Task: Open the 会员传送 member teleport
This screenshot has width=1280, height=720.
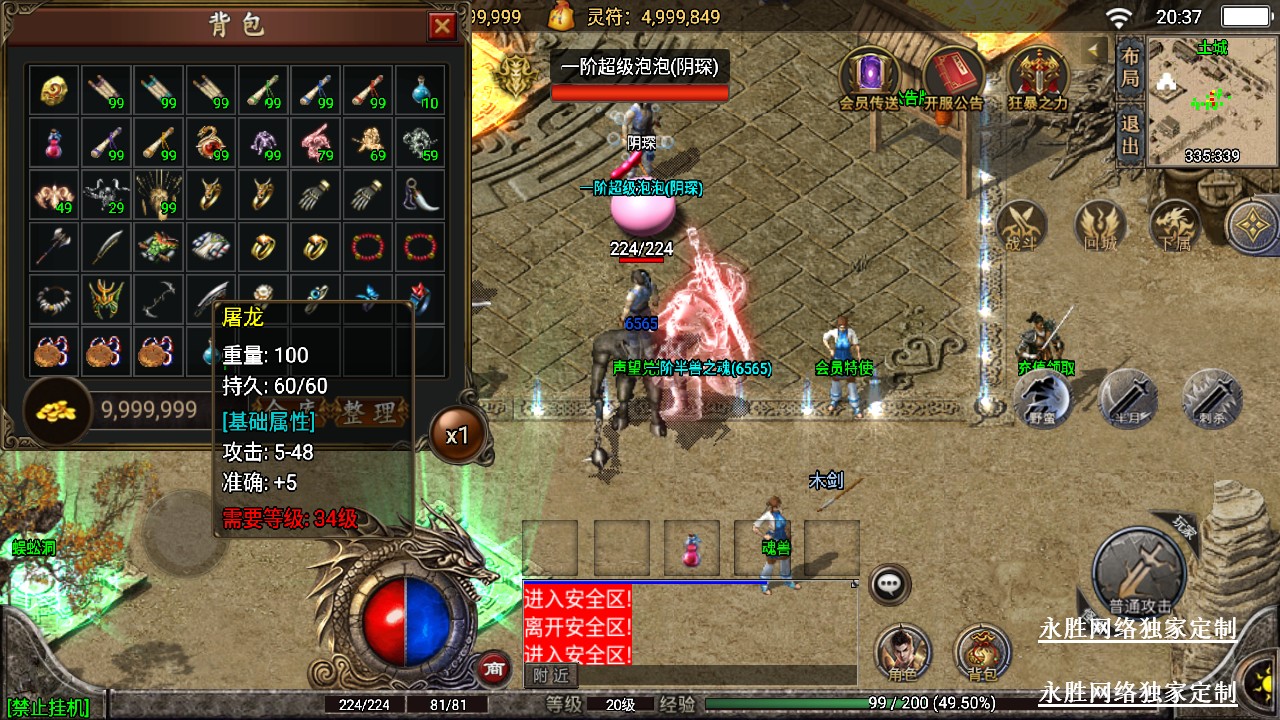Action: pyautogui.click(x=870, y=77)
